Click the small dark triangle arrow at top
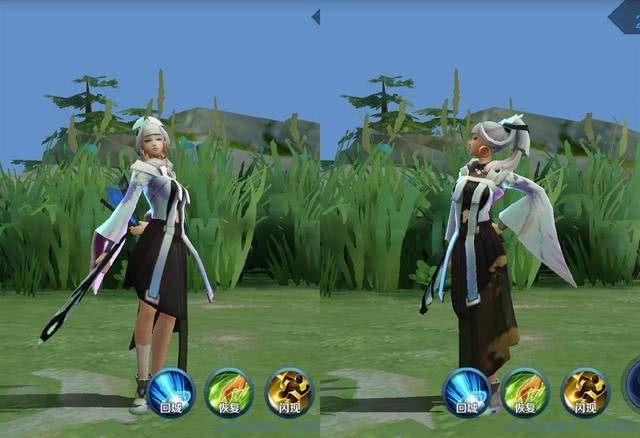 [316, 17]
